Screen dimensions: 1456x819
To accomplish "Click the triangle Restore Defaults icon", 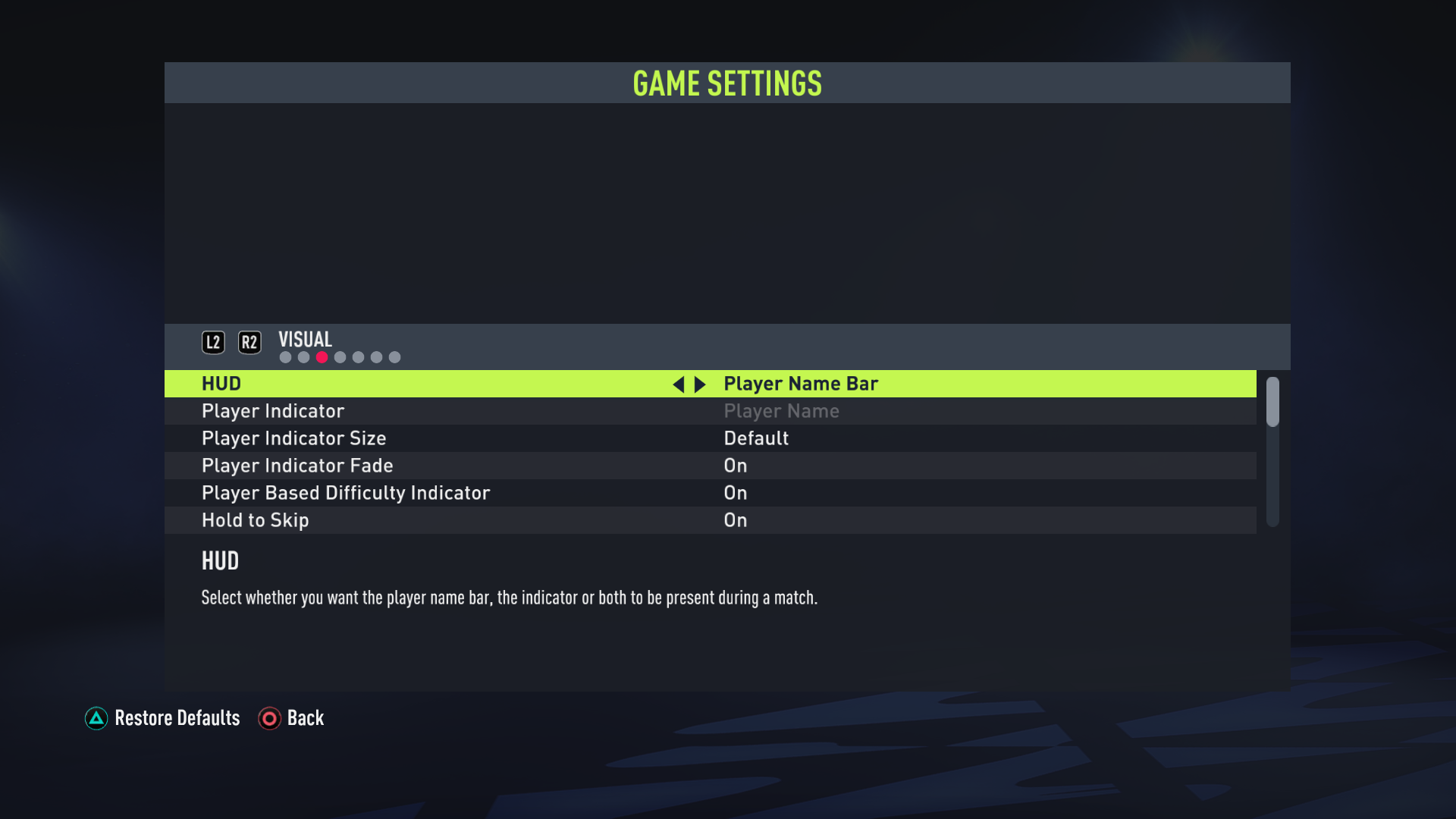I will [96, 719].
